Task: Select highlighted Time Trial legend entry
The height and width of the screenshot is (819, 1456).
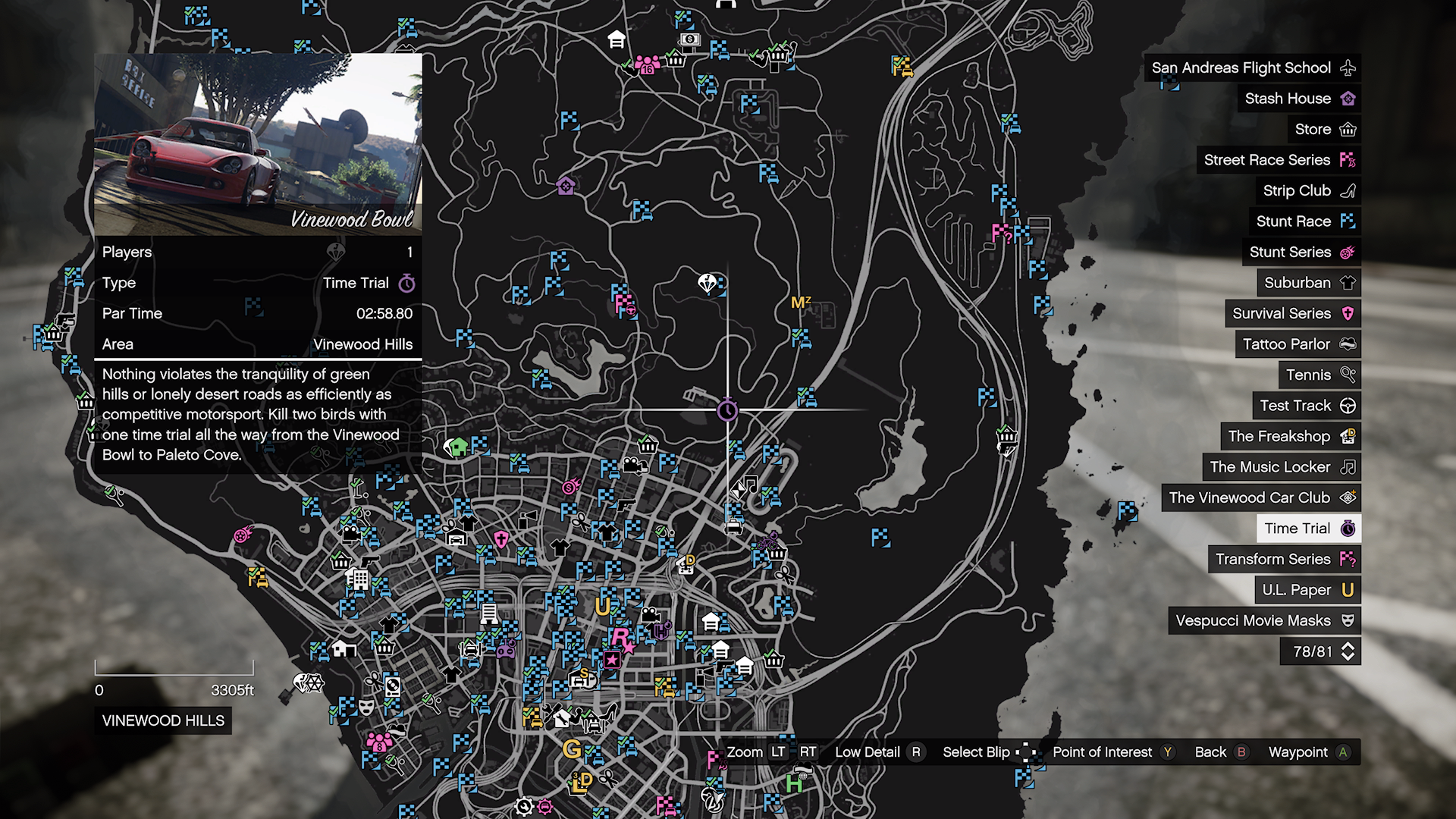Action: click(x=1308, y=529)
